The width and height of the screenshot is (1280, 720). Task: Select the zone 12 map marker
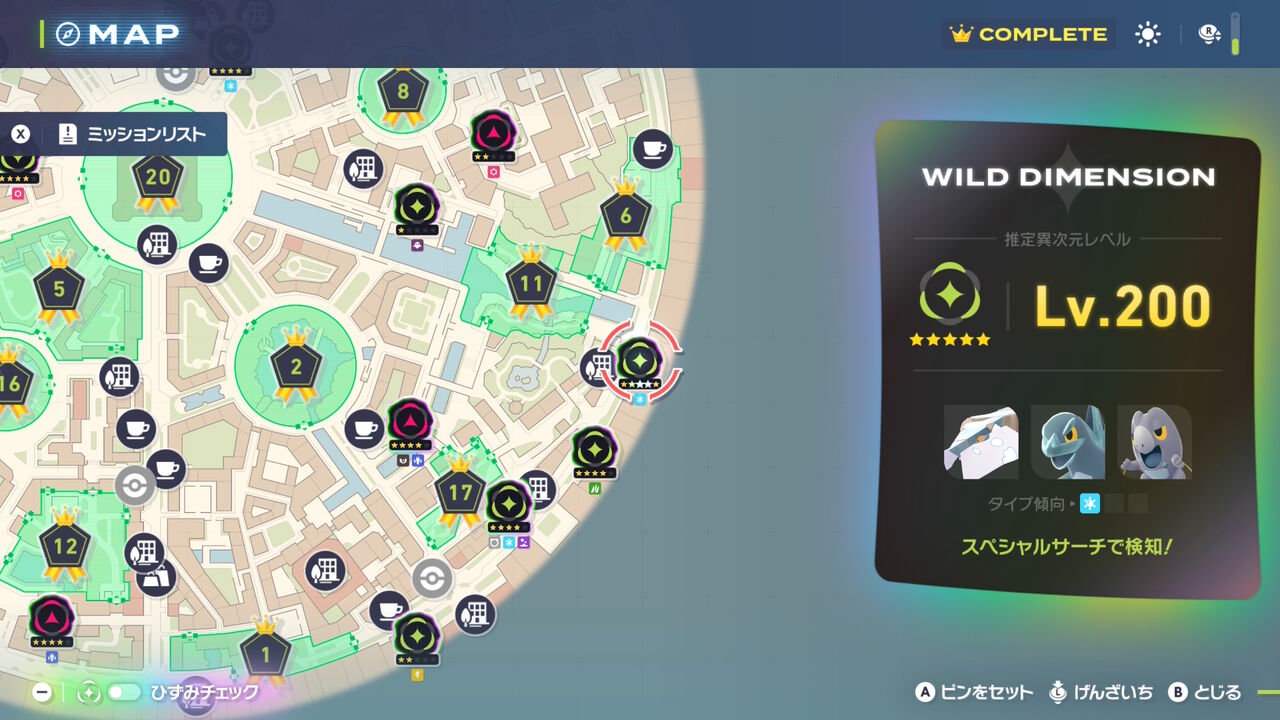point(65,547)
